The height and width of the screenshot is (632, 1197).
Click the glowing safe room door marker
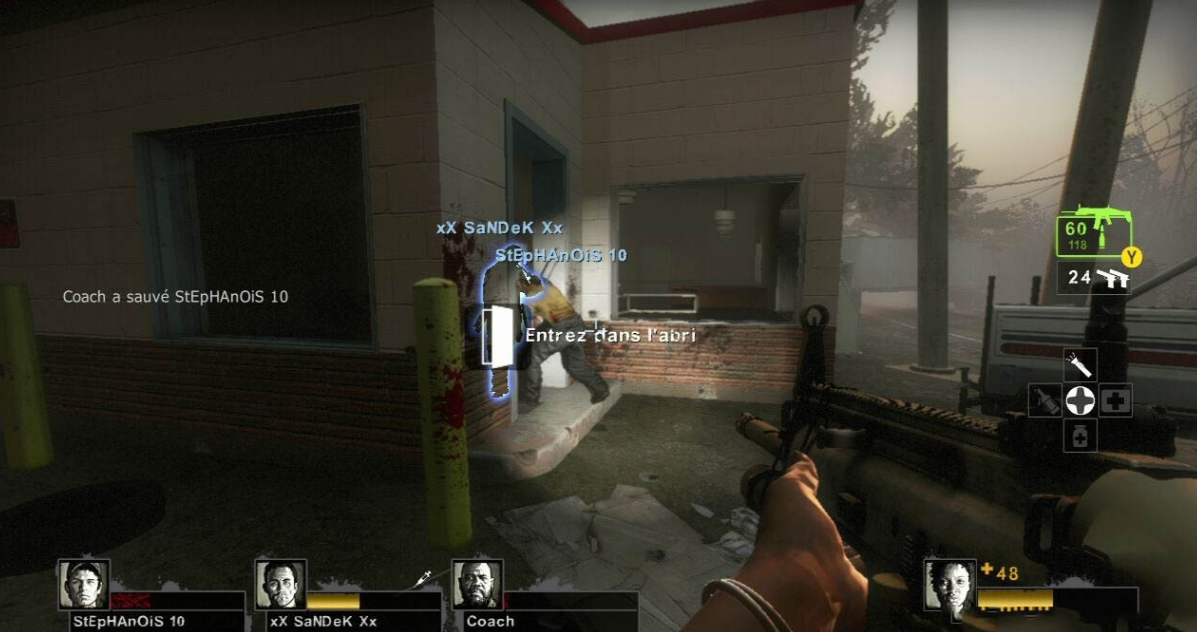pyautogui.click(x=495, y=336)
